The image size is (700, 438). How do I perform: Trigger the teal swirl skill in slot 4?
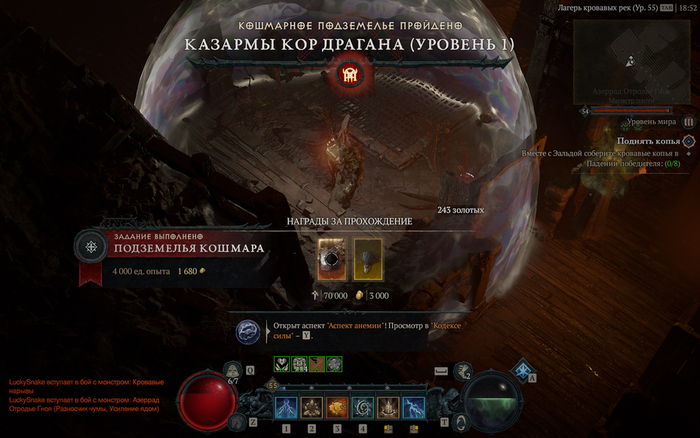(x=362, y=407)
